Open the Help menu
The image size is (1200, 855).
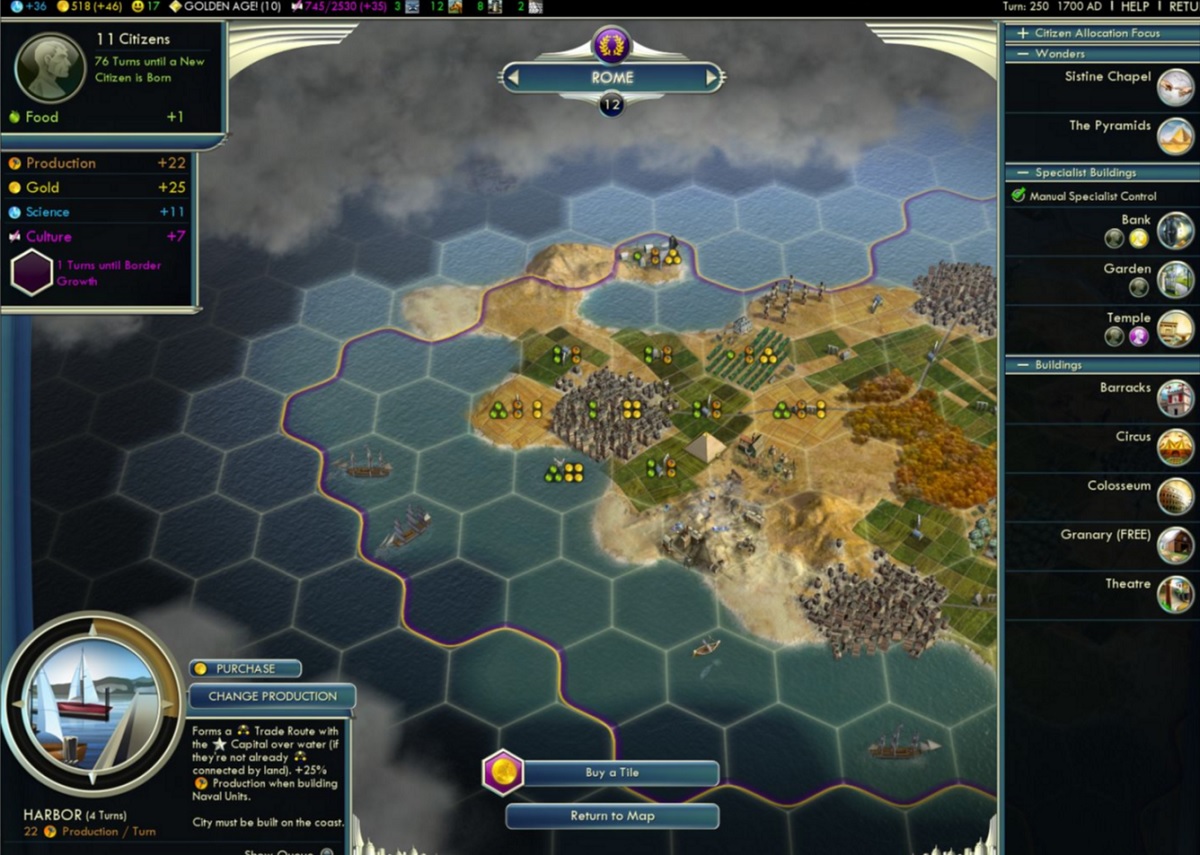pyautogui.click(x=1134, y=7)
